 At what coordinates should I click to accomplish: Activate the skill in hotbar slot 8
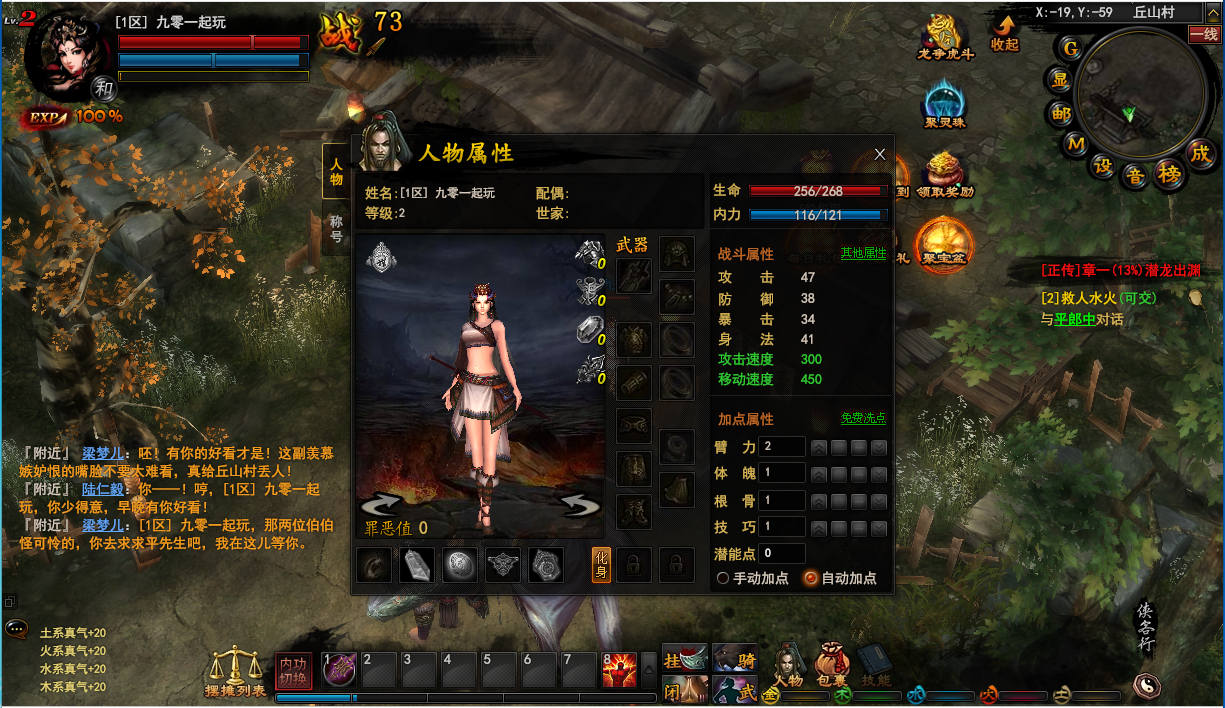point(619,670)
